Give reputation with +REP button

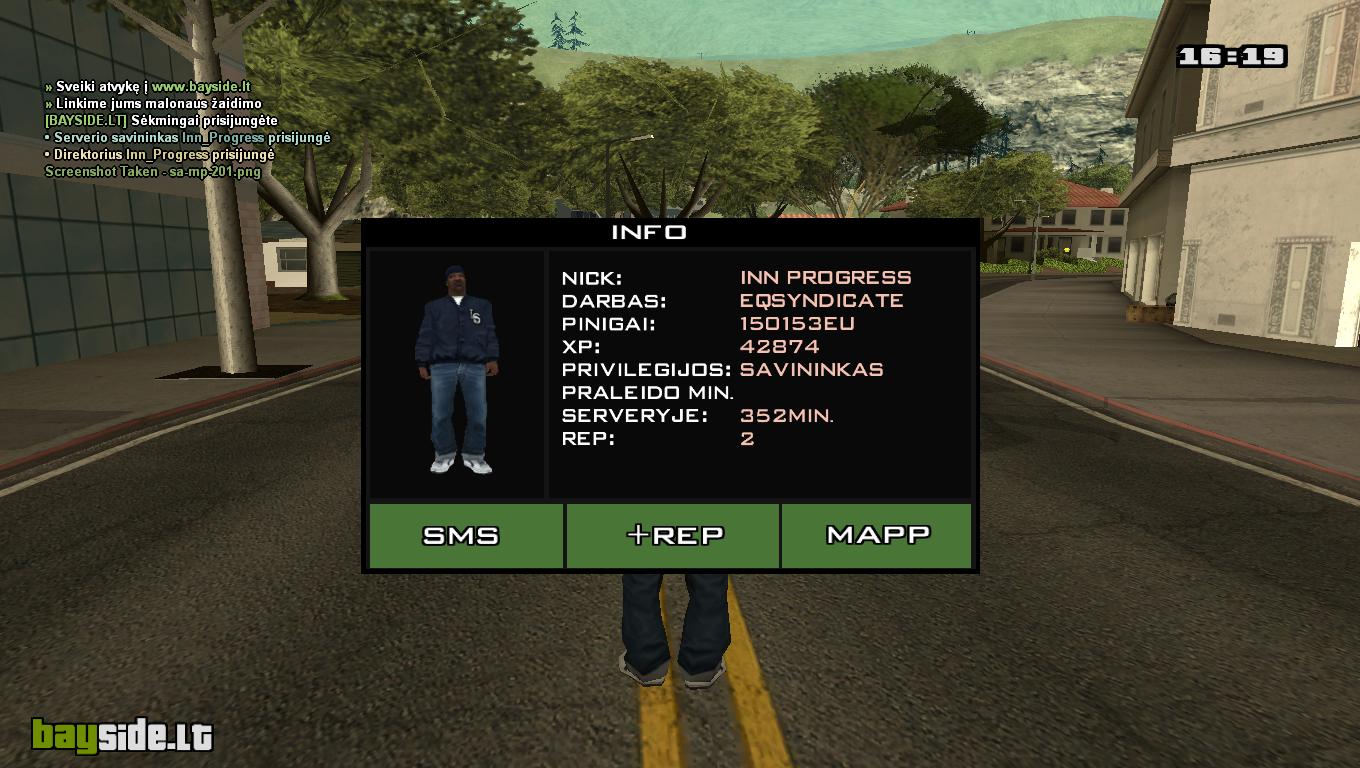coord(673,536)
